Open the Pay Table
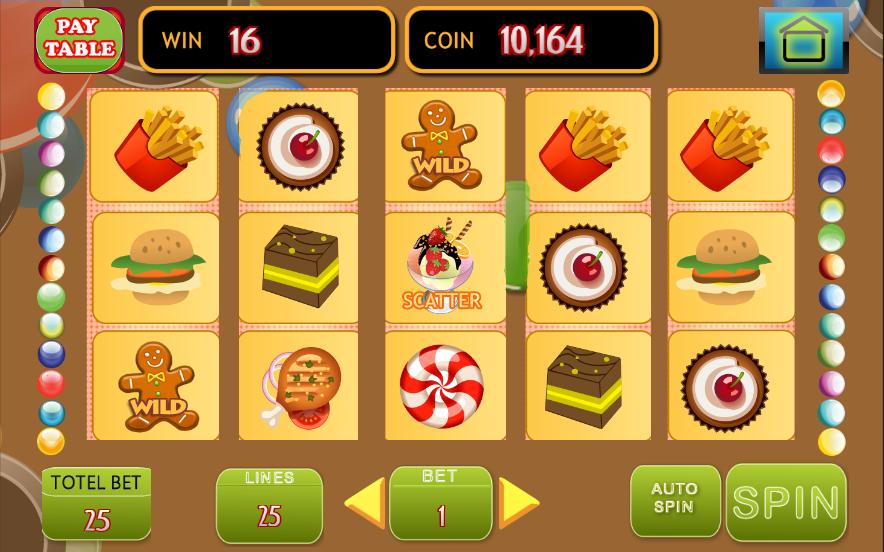The image size is (884, 552). tap(79, 40)
